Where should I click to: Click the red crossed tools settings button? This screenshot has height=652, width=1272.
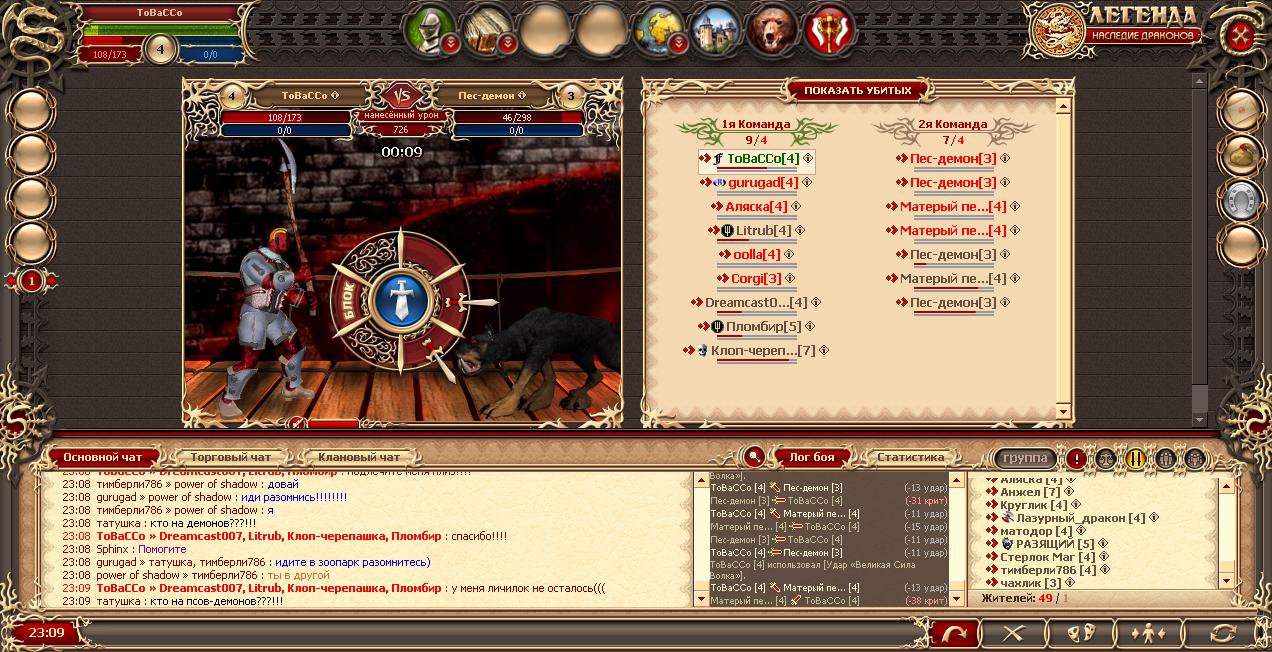pos(1242,34)
